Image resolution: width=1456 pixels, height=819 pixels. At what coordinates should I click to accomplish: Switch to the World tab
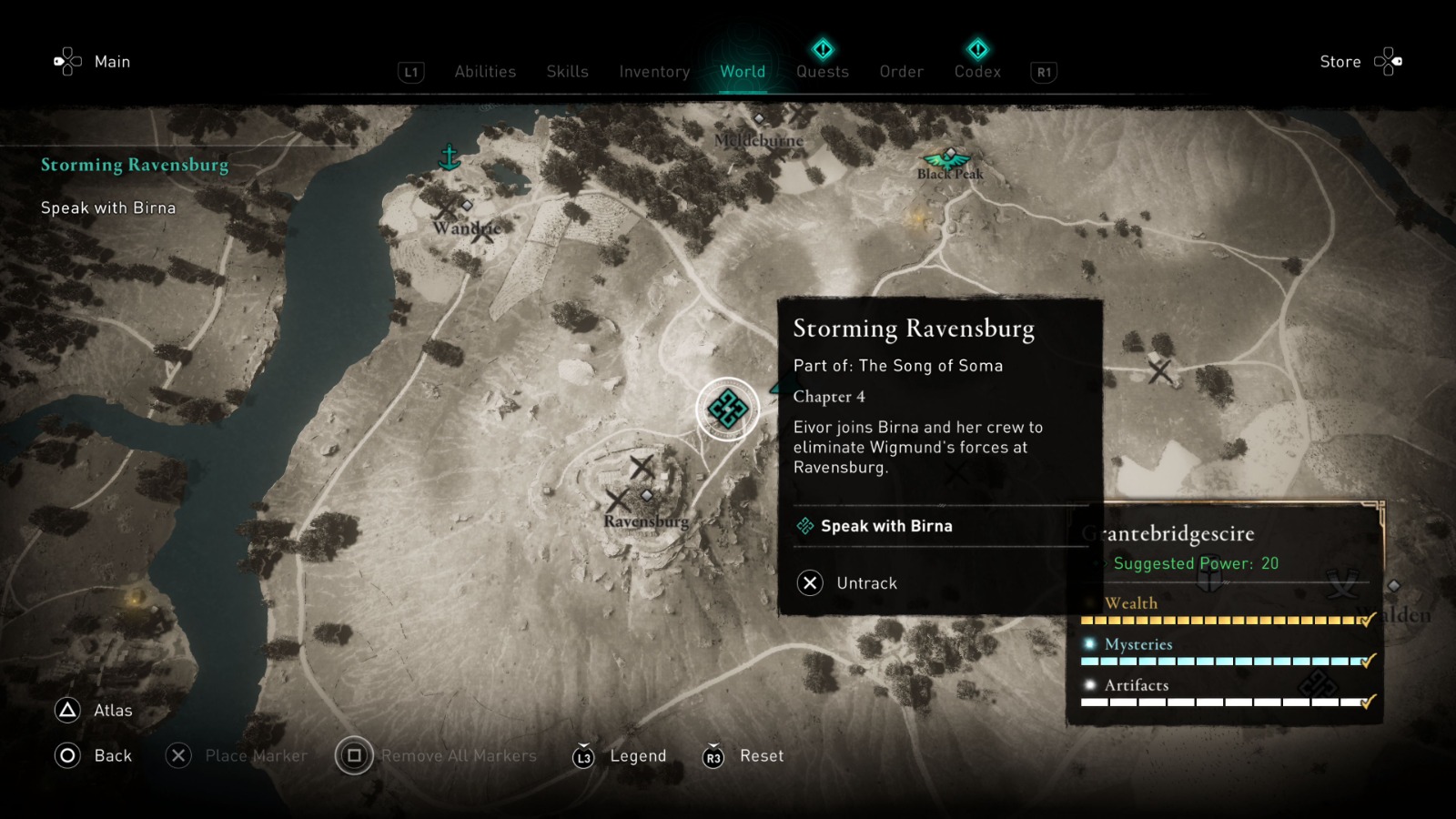[743, 72]
